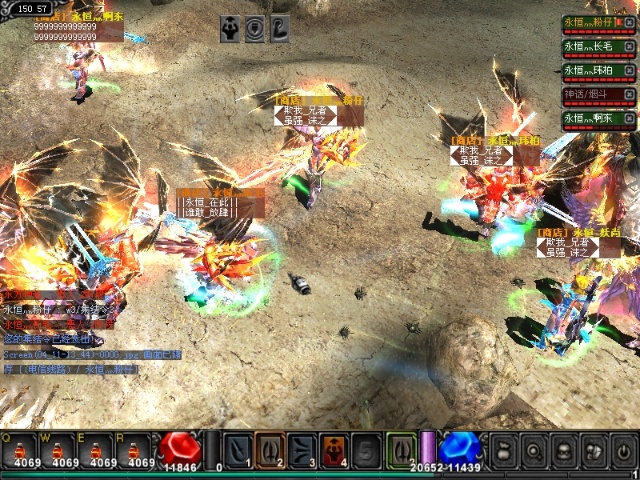Click the power button in the menu bar
Screen dimensions: 640x480
tap(623, 451)
